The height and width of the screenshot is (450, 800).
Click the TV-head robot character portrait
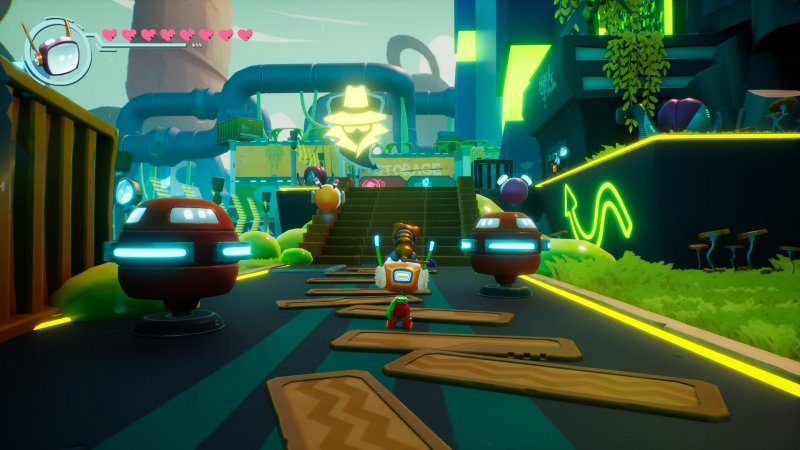56,49
